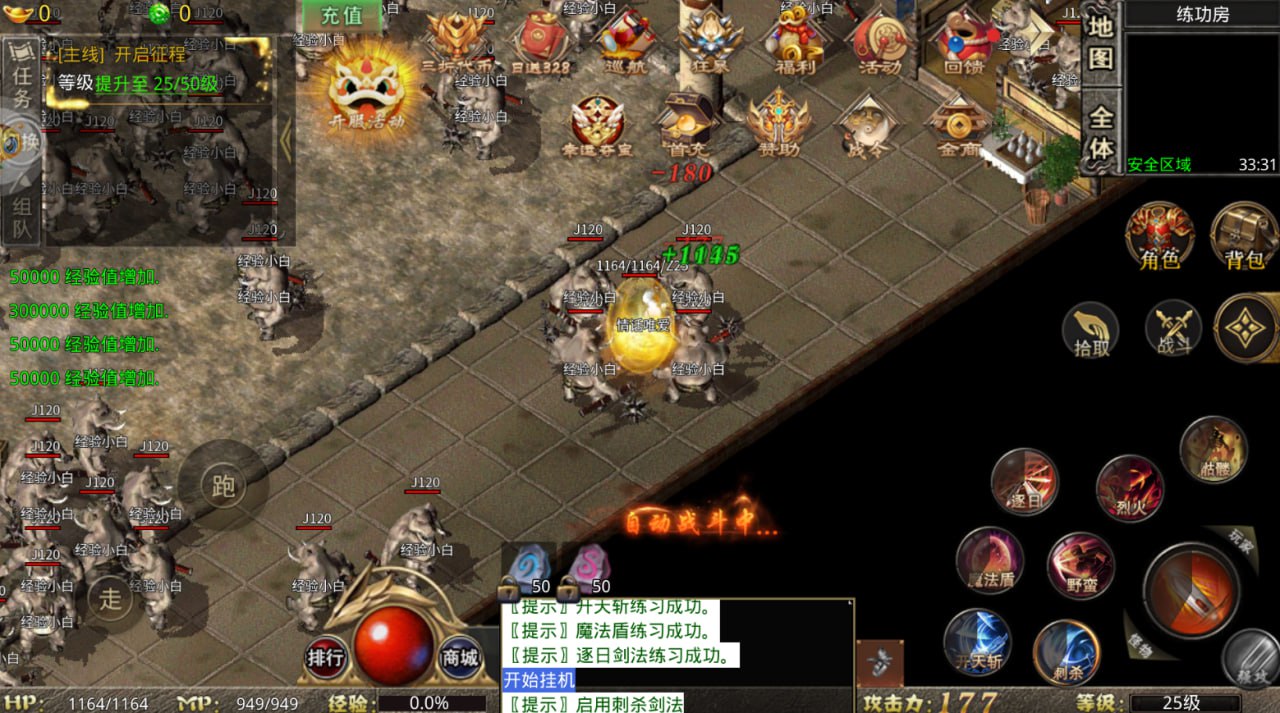This screenshot has height=713, width=1280.
Task: Open the 排行 ranking button
Action: tap(326, 658)
